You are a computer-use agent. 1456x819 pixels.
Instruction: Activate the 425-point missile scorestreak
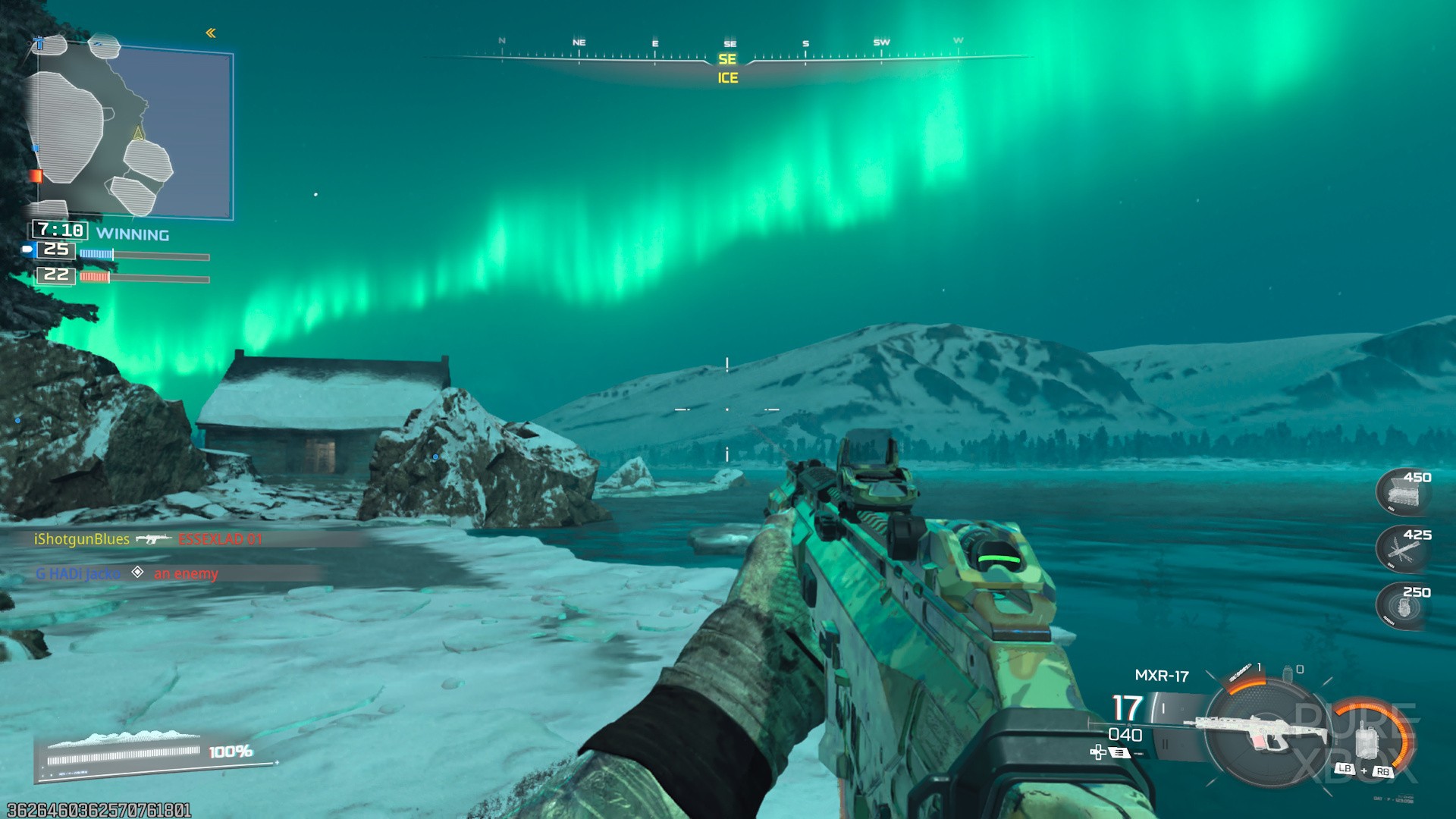[1402, 548]
